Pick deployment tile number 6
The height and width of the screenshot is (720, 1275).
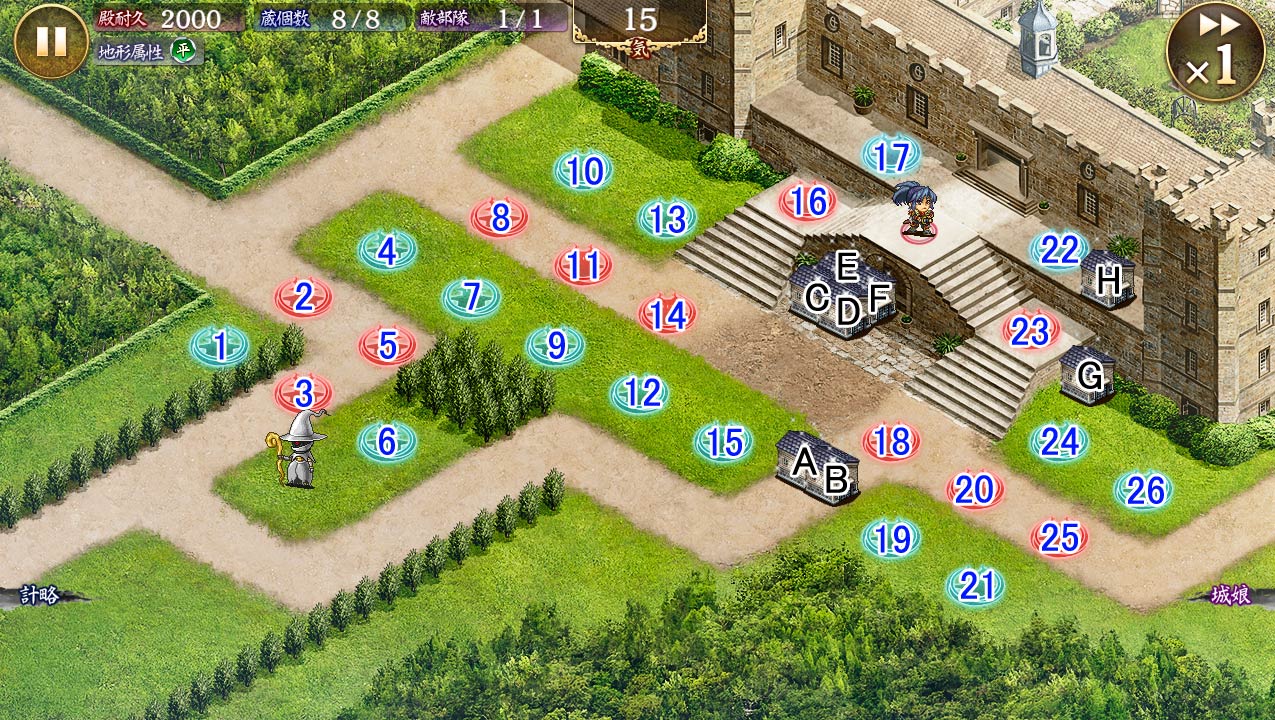(x=387, y=441)
